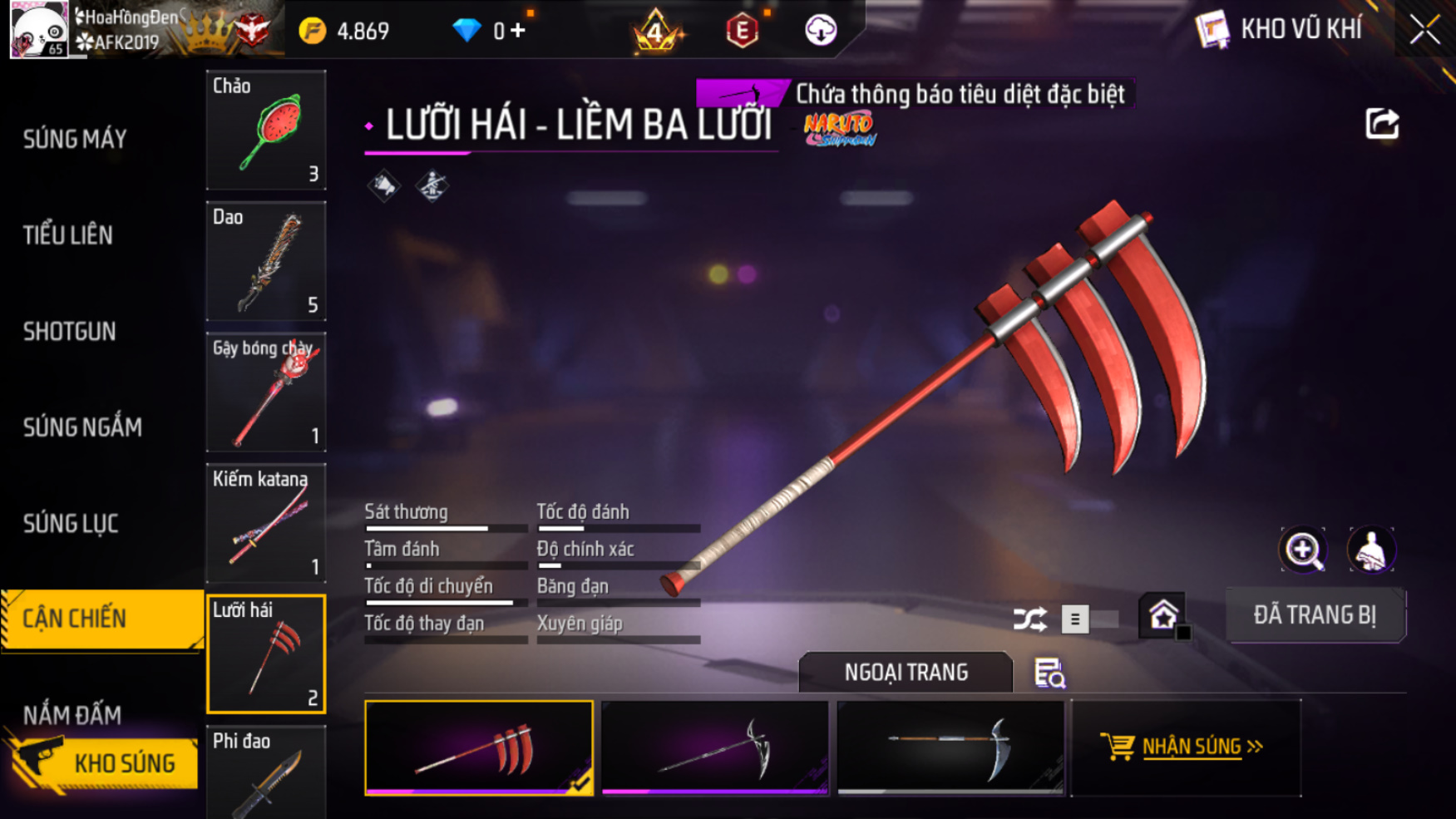This screenshot has width=1456, height=819.
Task: Select the NẮM ĐẤM category
Action: pos(72,714)
